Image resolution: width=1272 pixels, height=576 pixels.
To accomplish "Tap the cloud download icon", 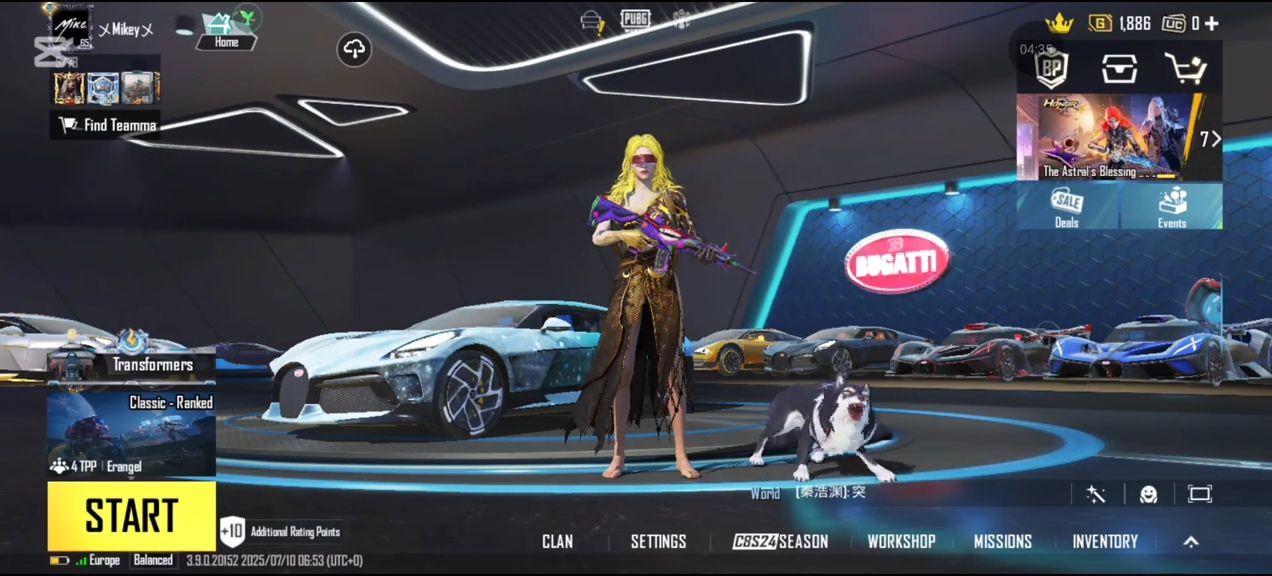I will (x=354, y=48).
